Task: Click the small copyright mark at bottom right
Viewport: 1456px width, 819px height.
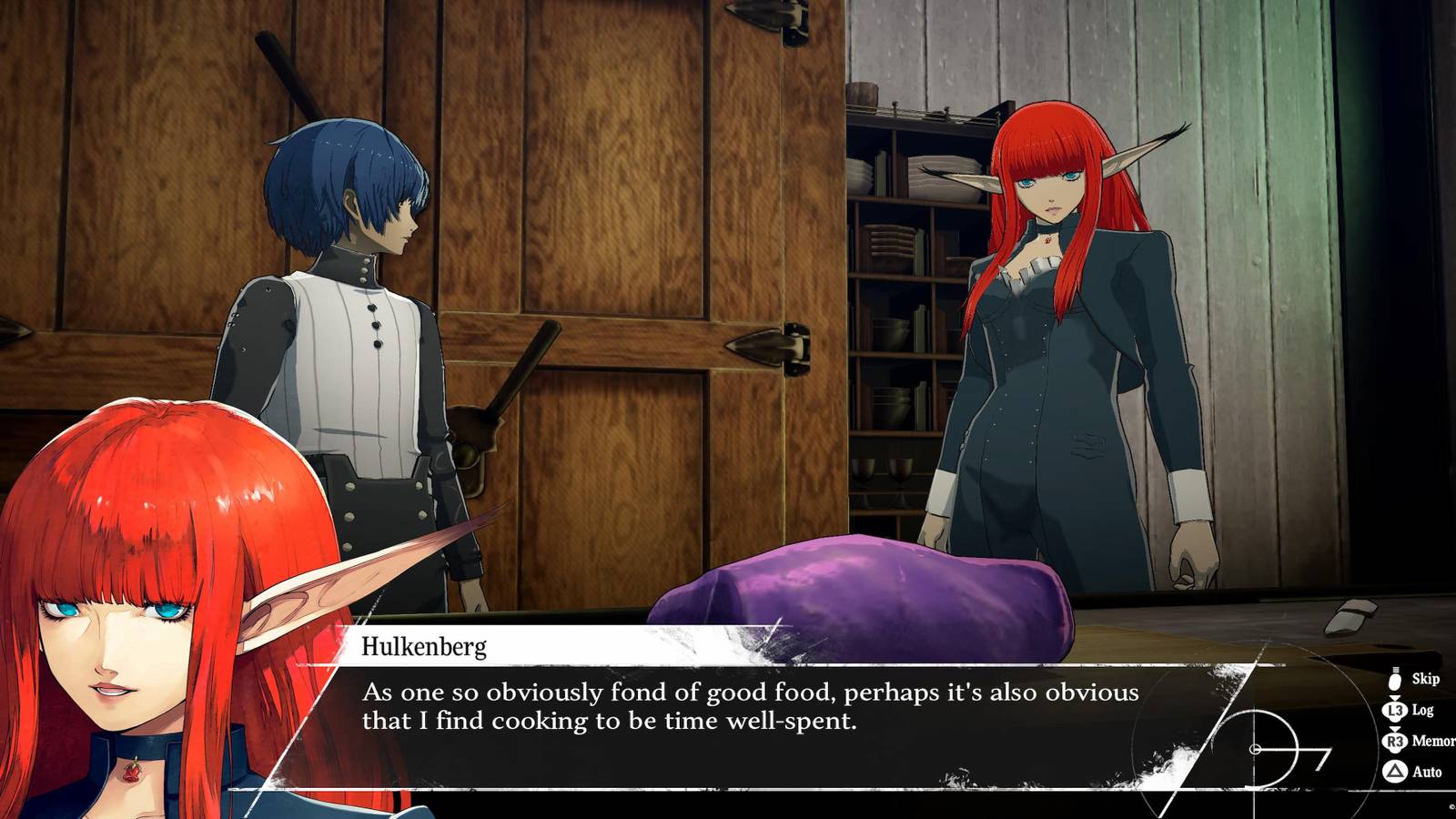Action: [1451, 807]
